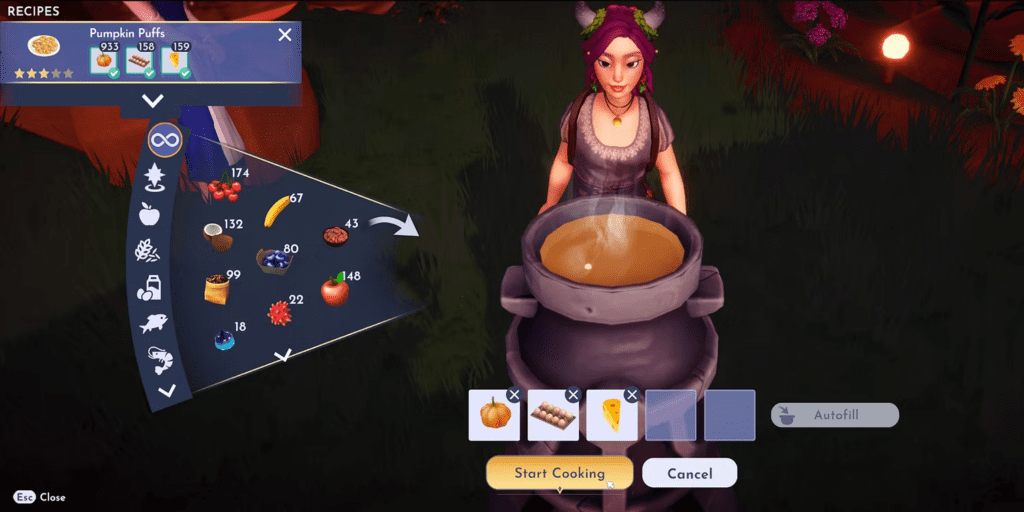Add the banana ingredient
The height and width of the screenshot is (512, 1024).
[276, 211]
